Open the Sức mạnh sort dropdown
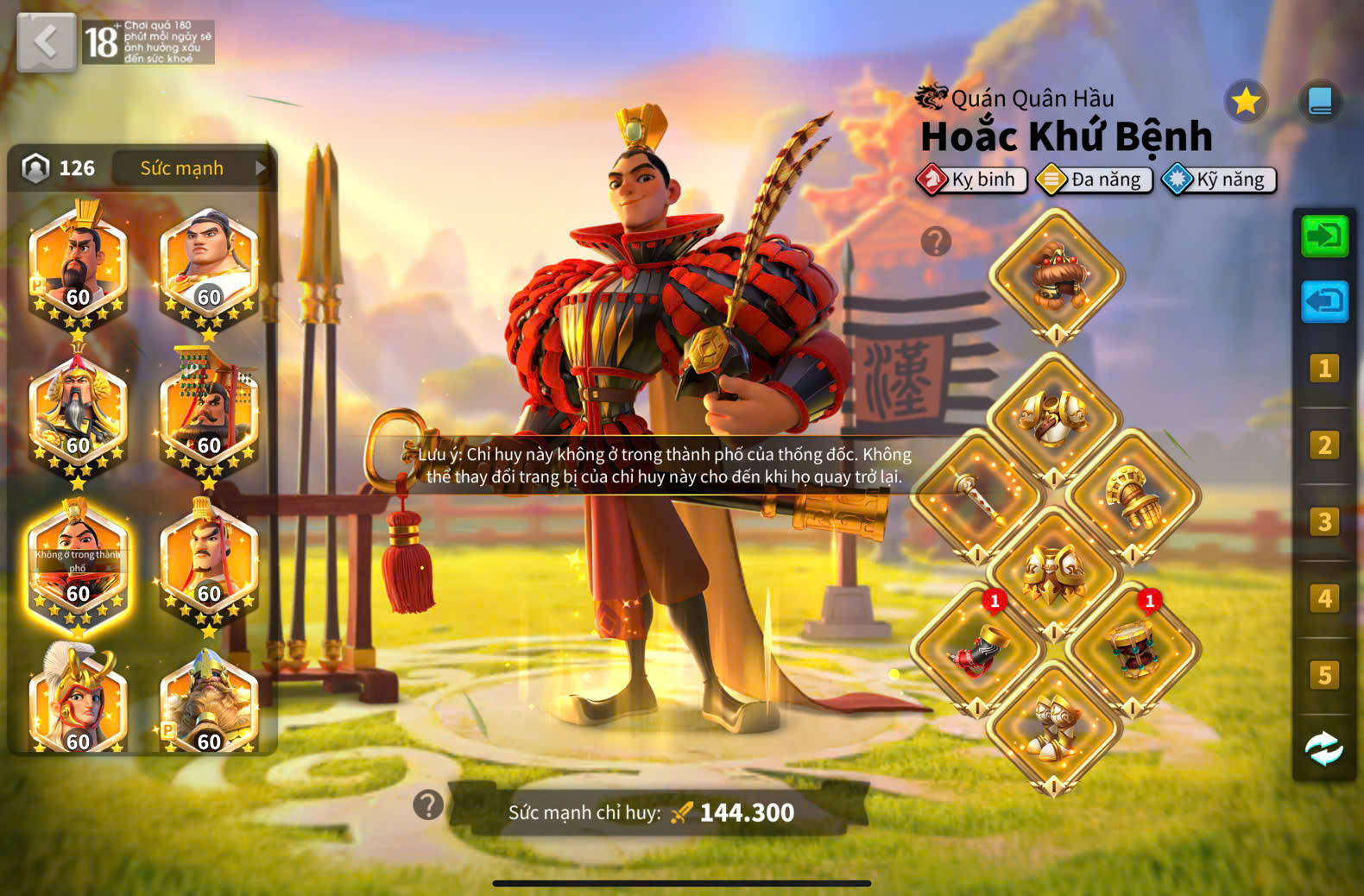The image size is (1364, 896). tap(192, 168)
